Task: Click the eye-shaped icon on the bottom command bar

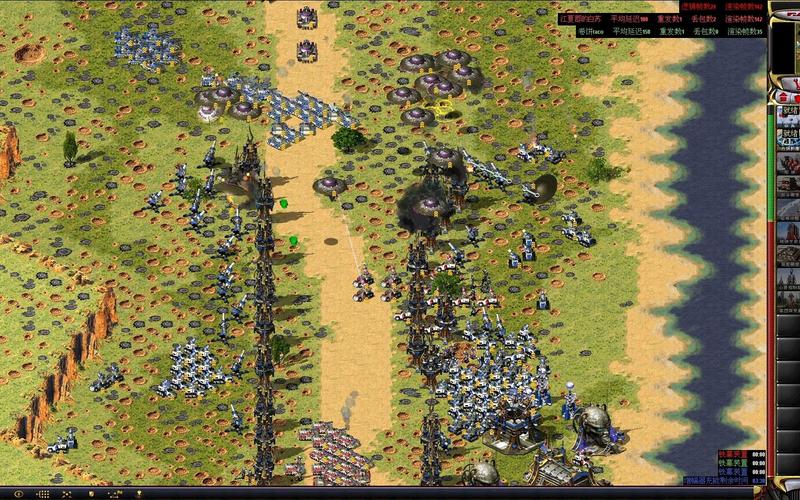Action: coord(19,494)
